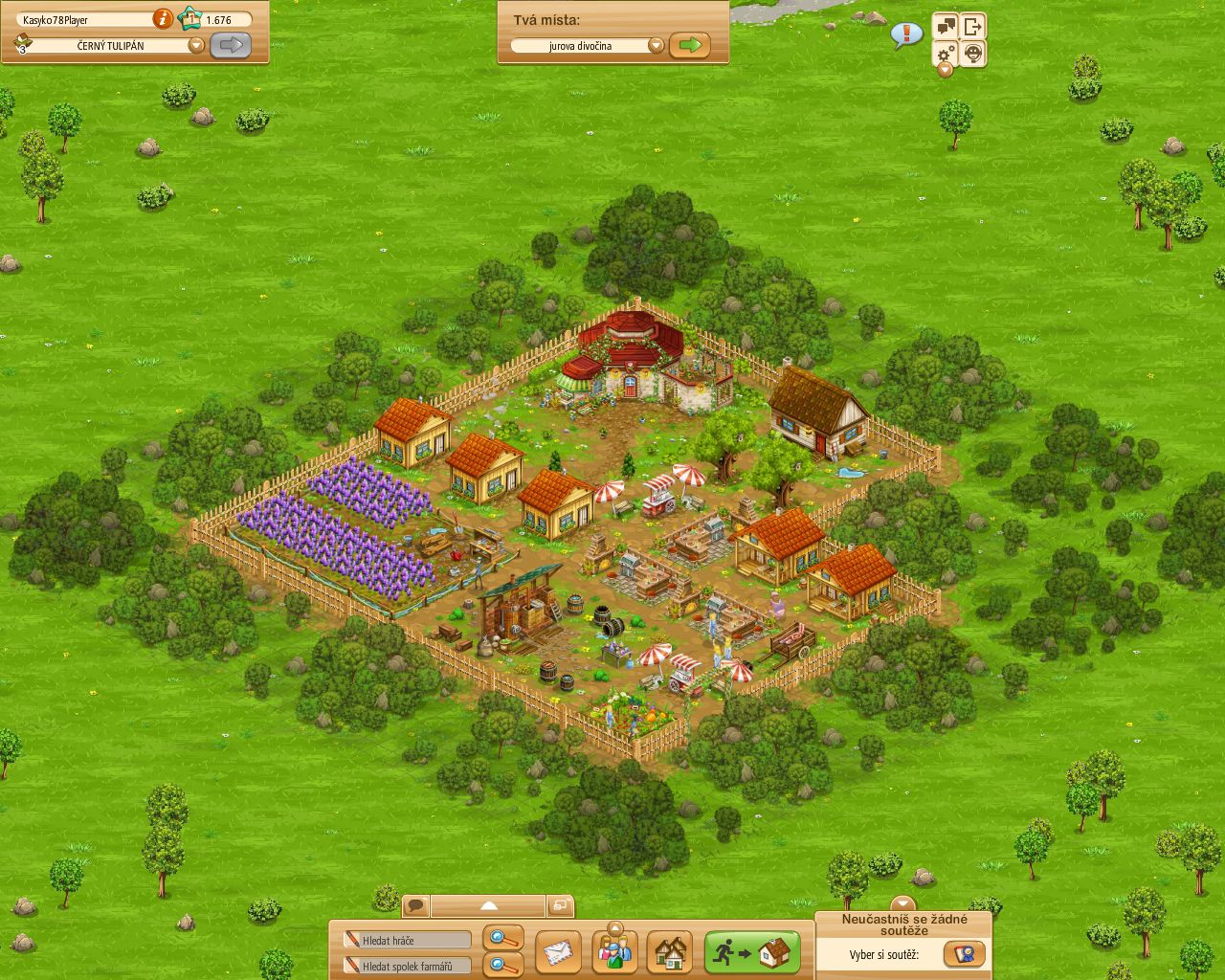Open customer support via the headset icon
This screenshot has height=980, width=1225.
pyautogui.click(x=975, y=54)
